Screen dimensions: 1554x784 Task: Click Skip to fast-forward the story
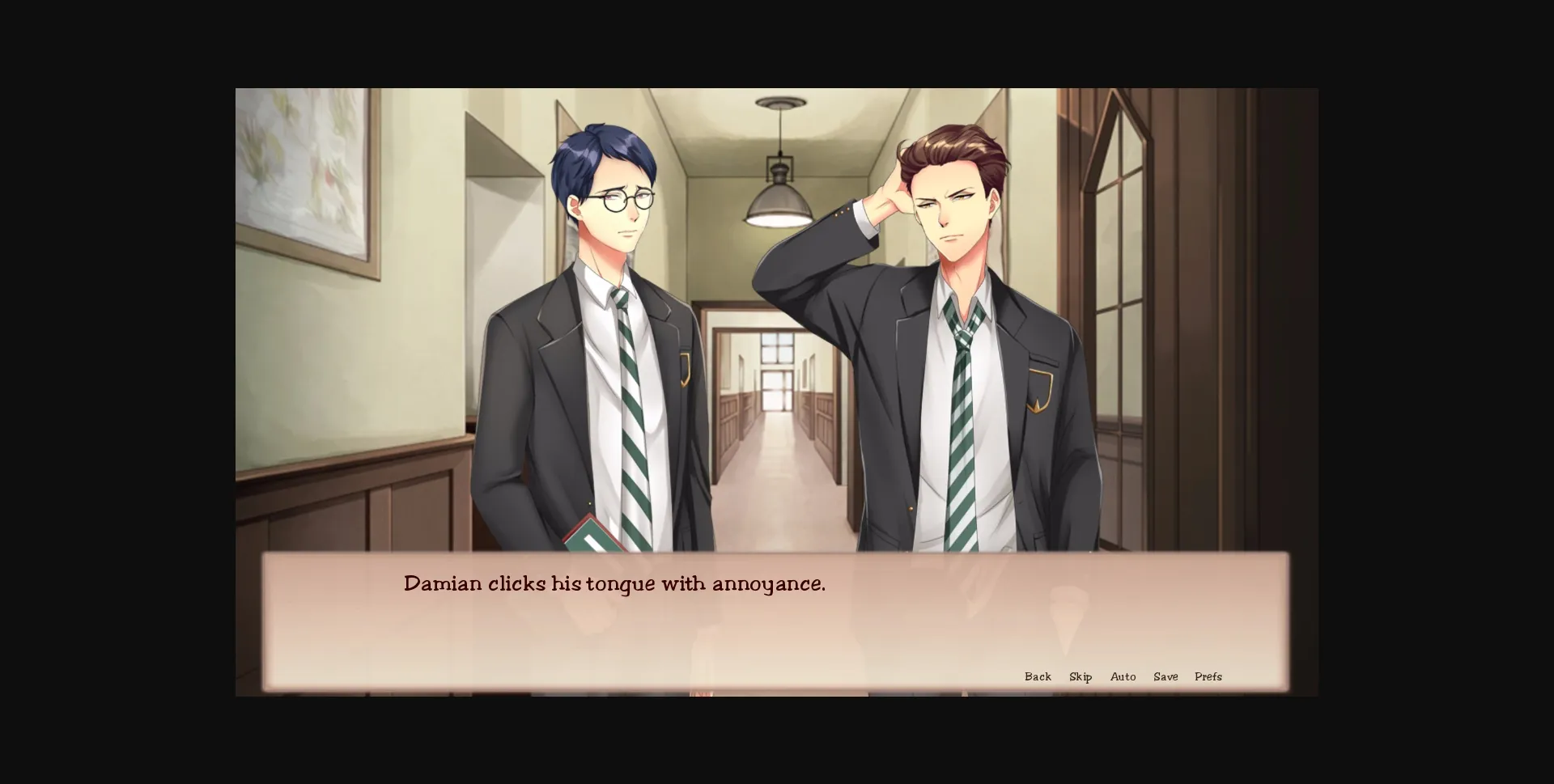[1080, 676]
